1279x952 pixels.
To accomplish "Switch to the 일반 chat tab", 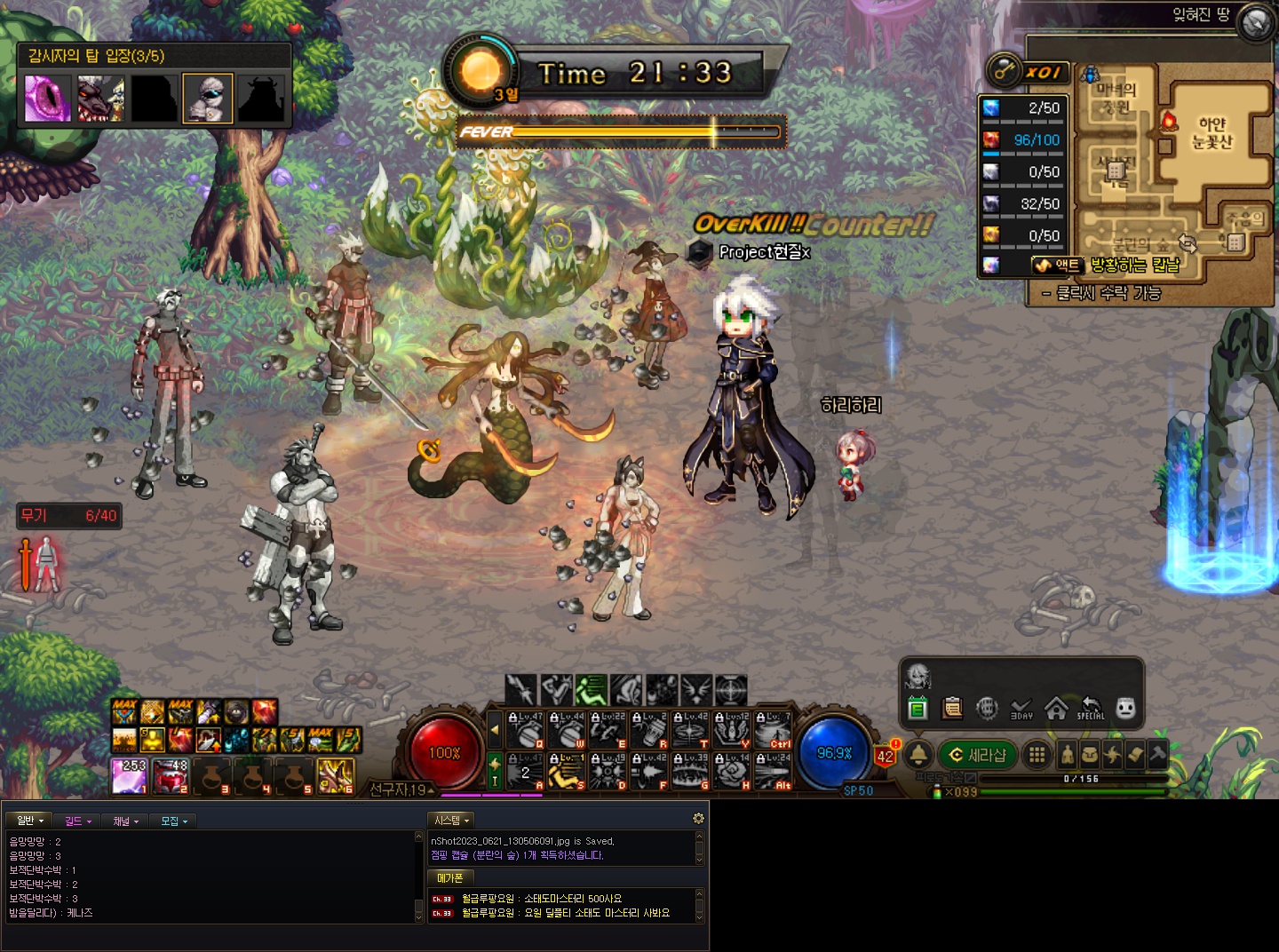I will [29, 821].
